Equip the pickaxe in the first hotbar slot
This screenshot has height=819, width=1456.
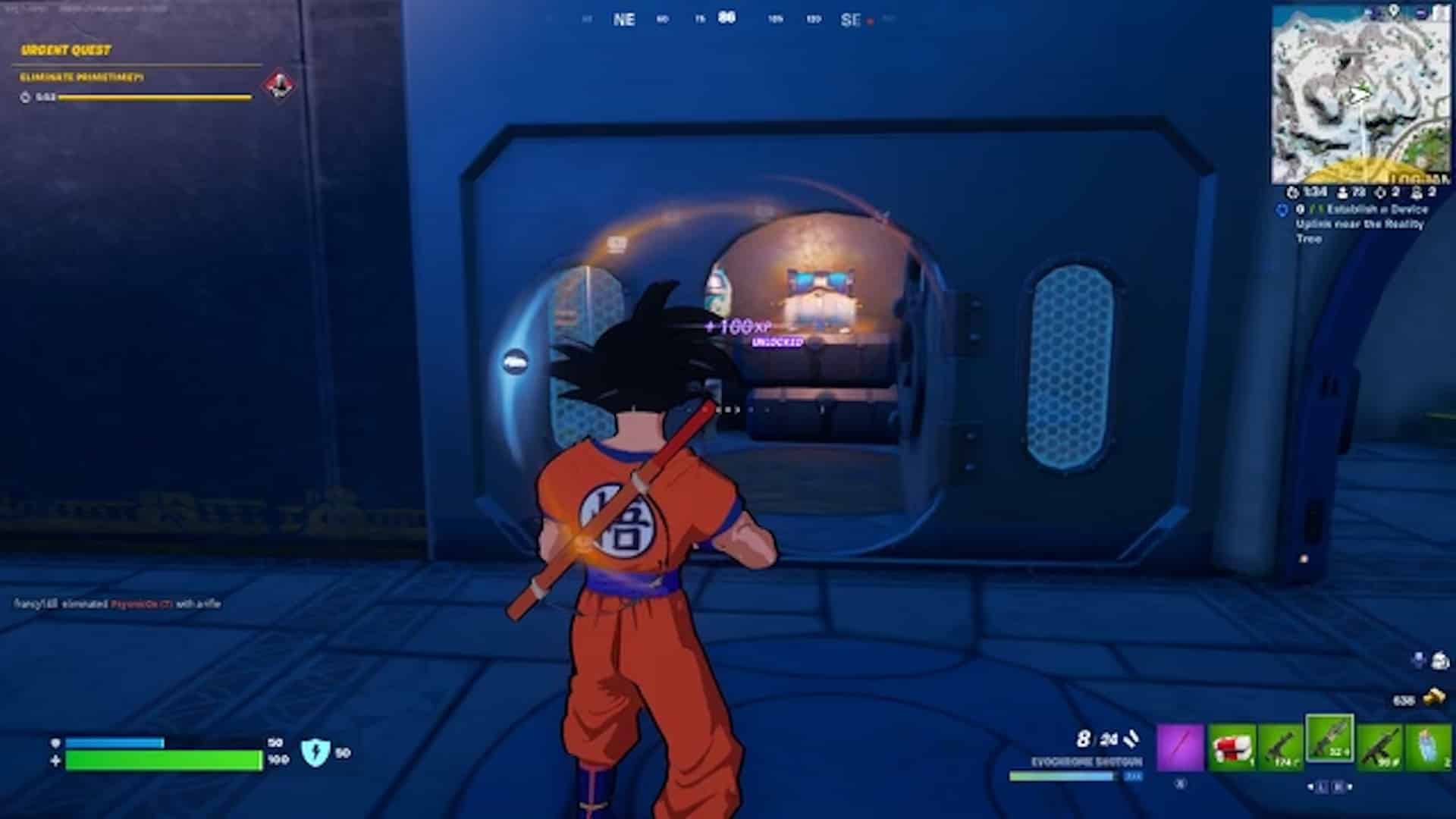point(1181,746)
